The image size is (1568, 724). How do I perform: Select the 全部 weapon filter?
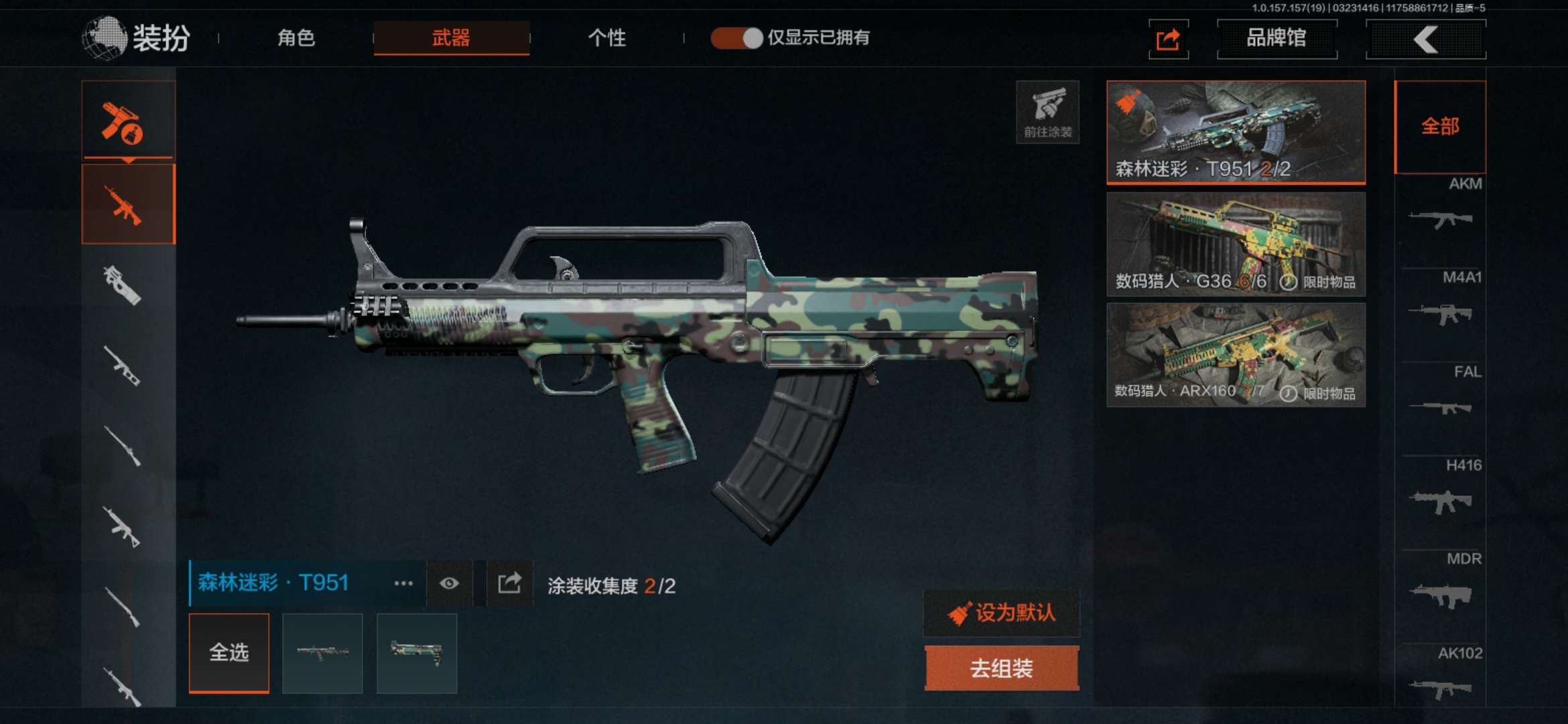click(1440, 127)
